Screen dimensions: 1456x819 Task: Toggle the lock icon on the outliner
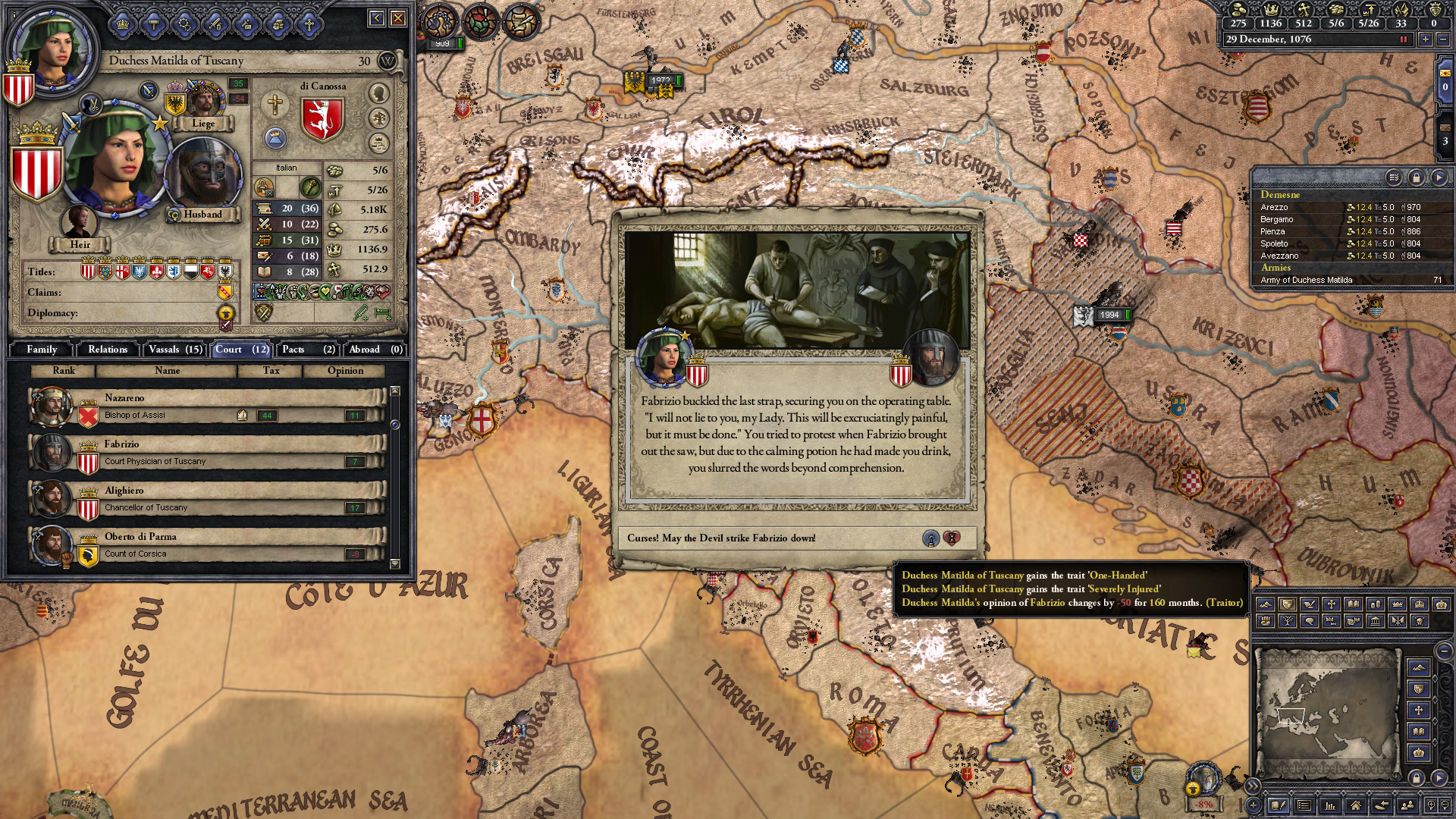tap(1417, 178)
